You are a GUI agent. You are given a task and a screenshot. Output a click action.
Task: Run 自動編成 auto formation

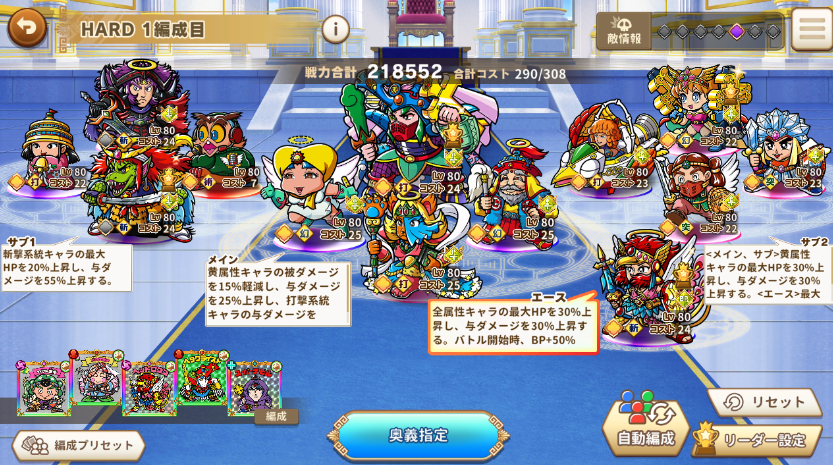coord(645,427)
